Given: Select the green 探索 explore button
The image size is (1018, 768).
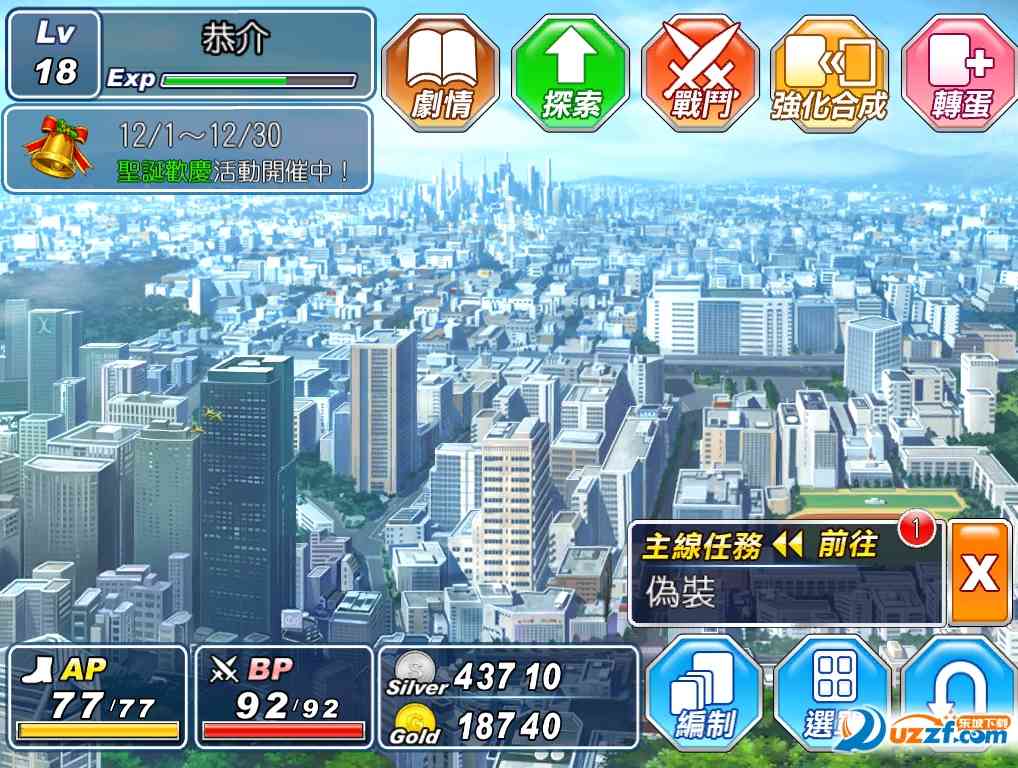Looking at the screenshot, I should 570,72.
